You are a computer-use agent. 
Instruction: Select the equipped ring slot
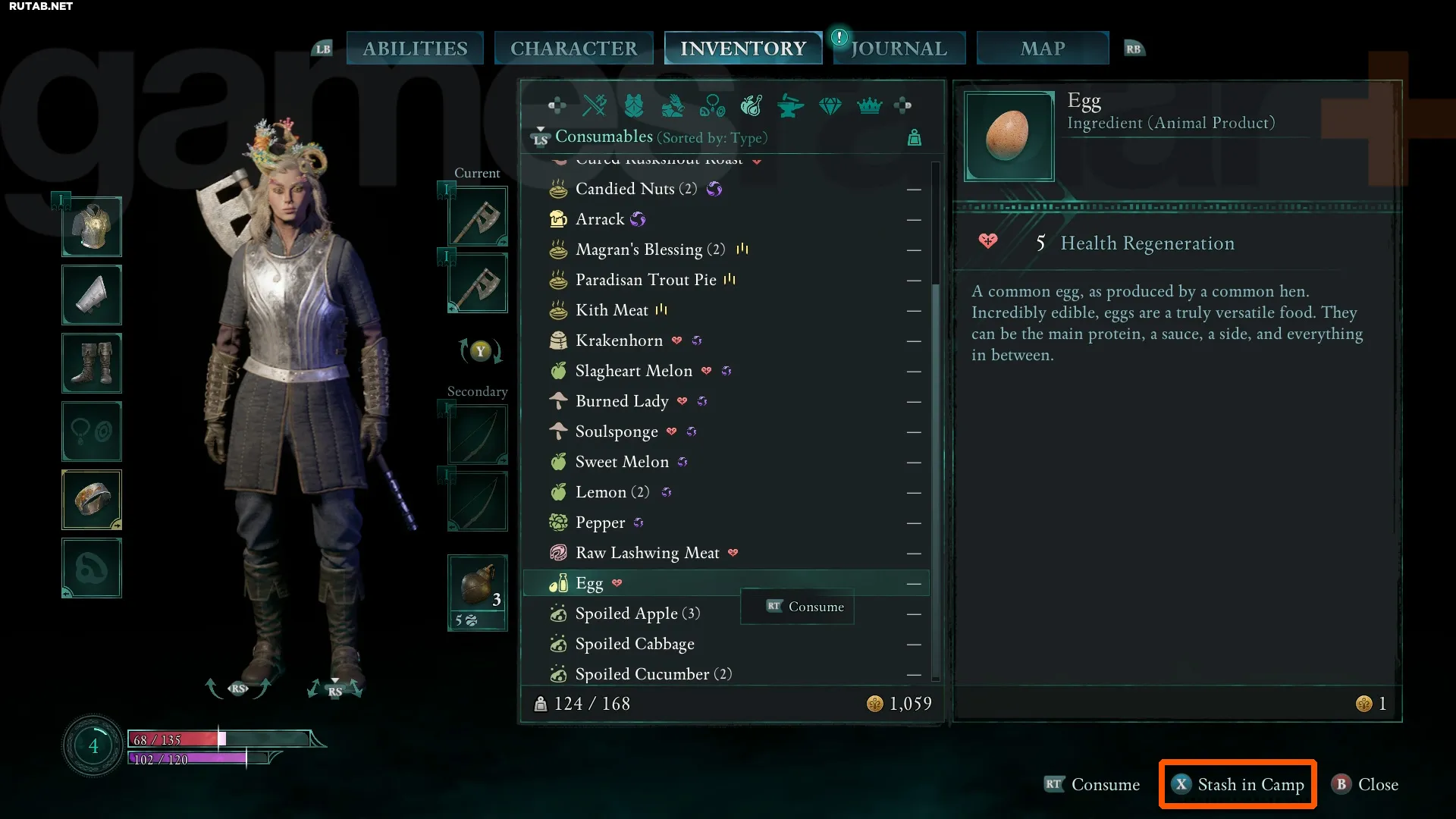click(92, 500)
